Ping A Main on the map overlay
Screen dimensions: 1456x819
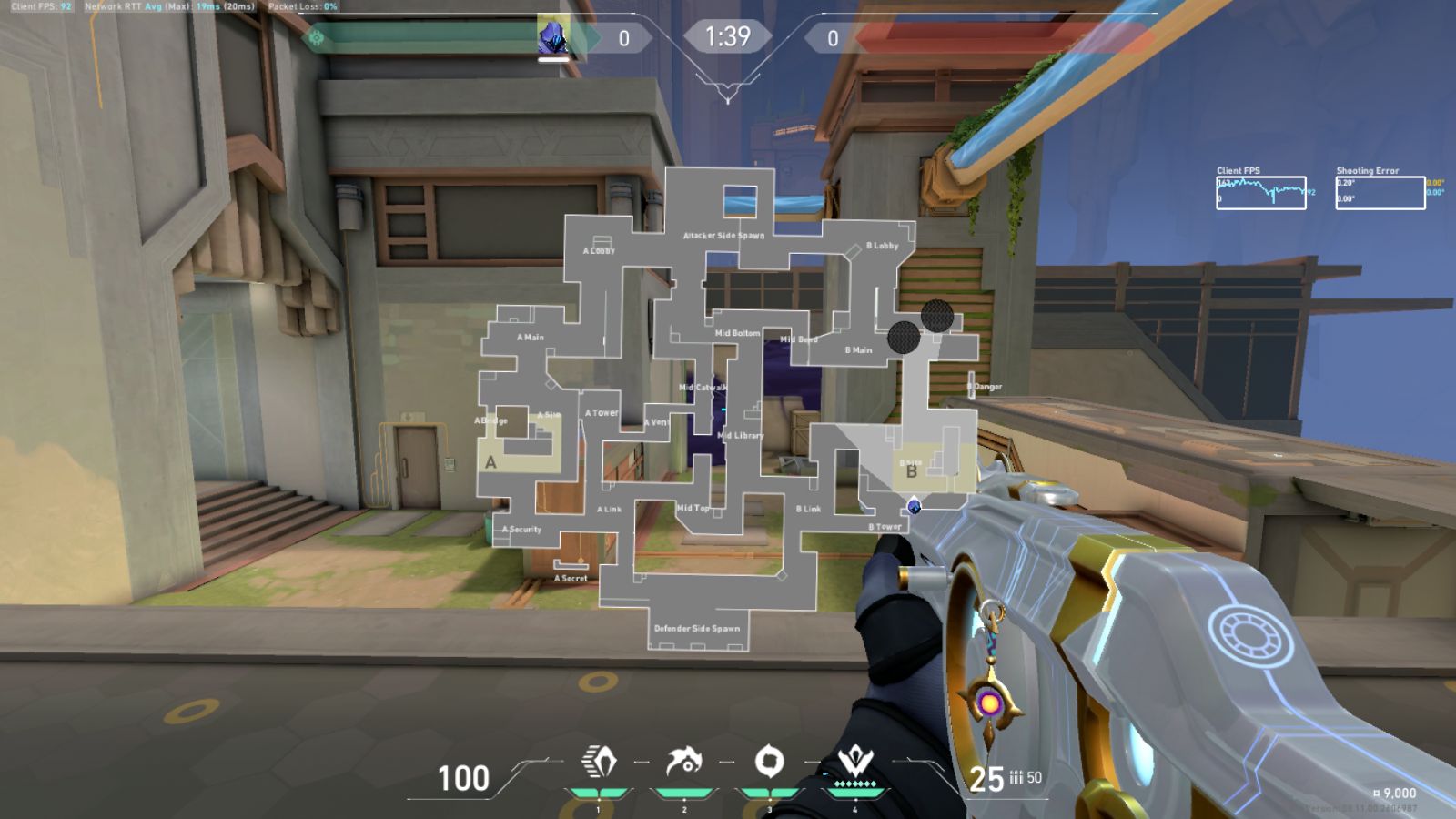click(530, 338)
